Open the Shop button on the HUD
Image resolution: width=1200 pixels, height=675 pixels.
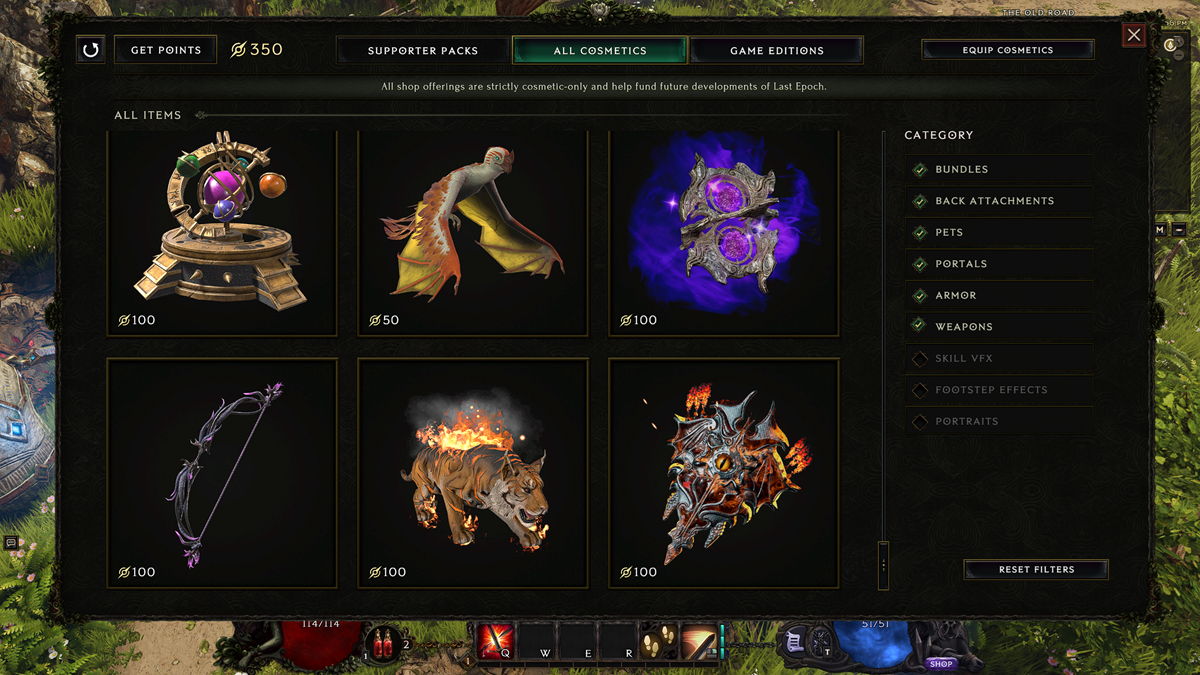pos(941,663)
